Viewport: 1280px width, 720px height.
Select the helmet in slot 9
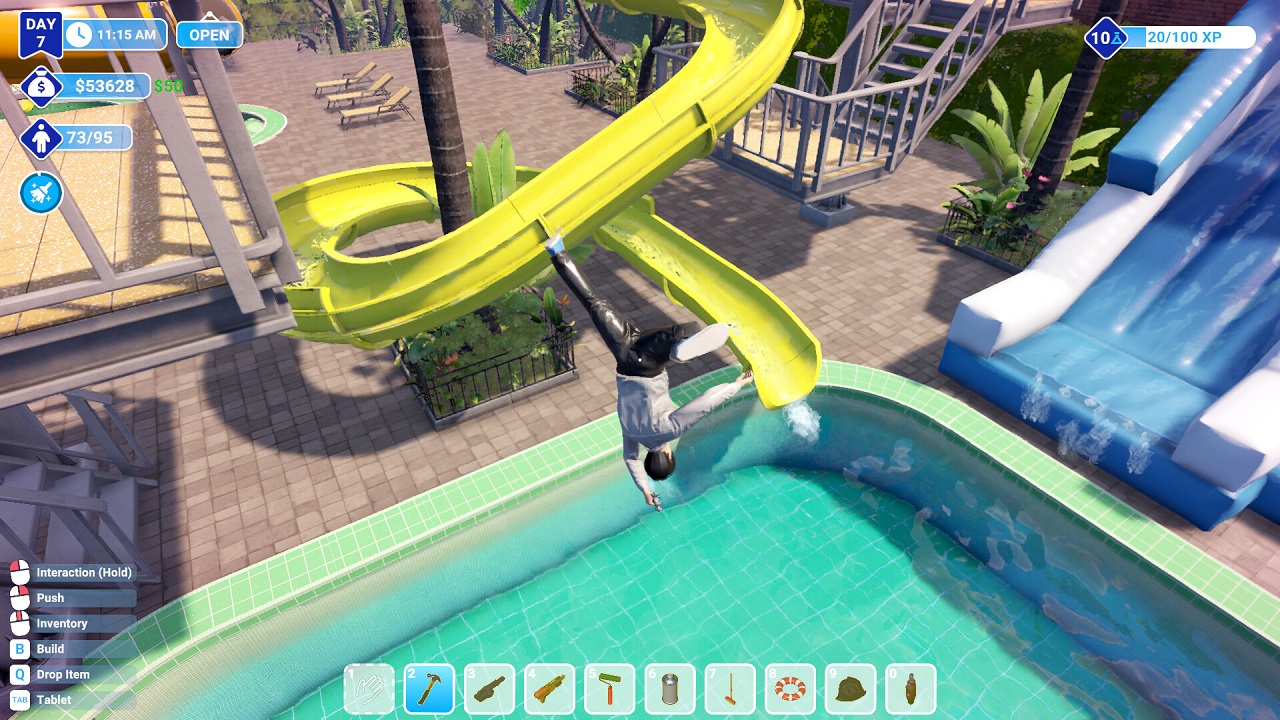pos(849,688)
